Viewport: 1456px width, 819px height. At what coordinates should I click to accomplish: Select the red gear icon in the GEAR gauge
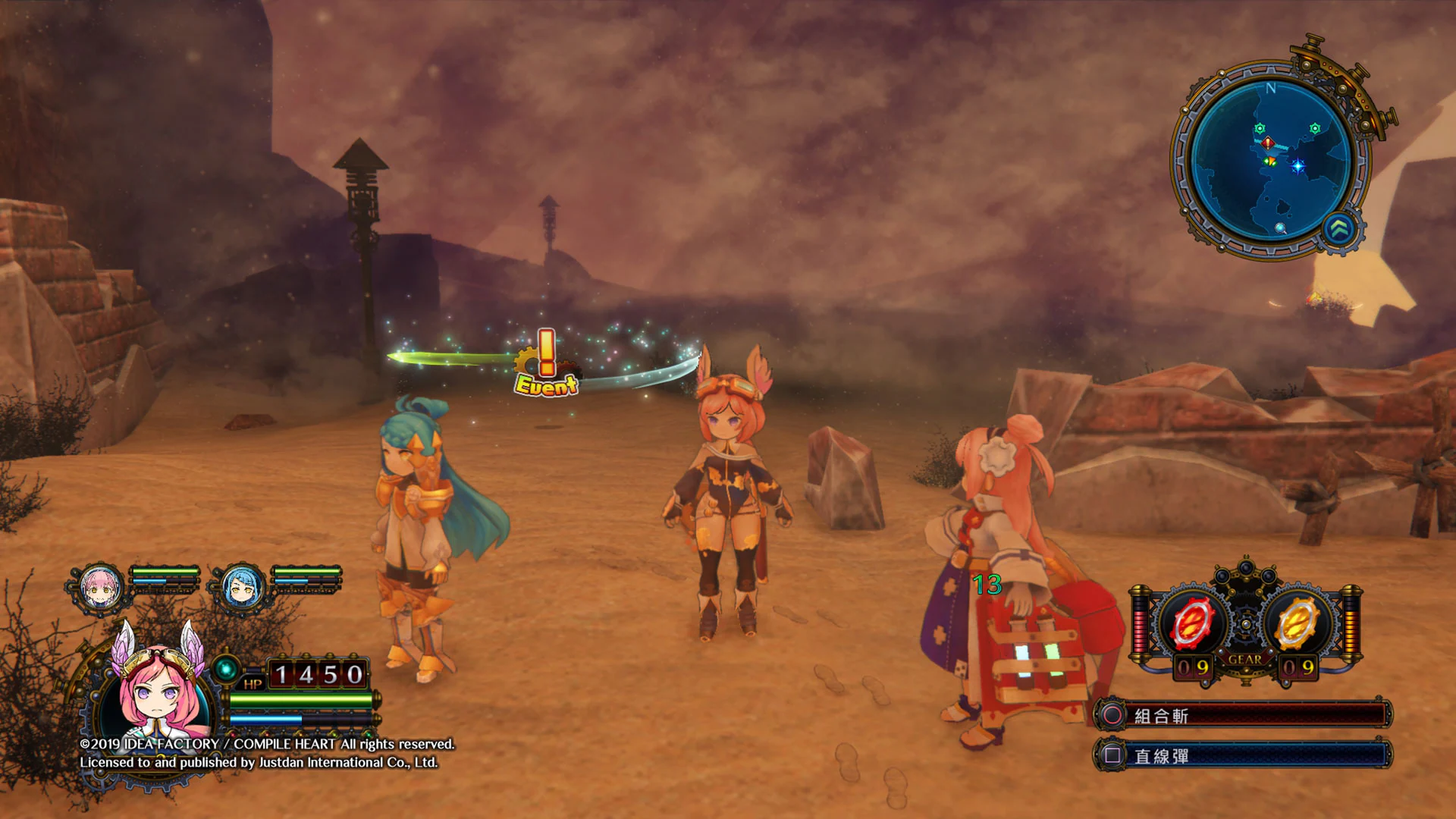(1191, 622)
